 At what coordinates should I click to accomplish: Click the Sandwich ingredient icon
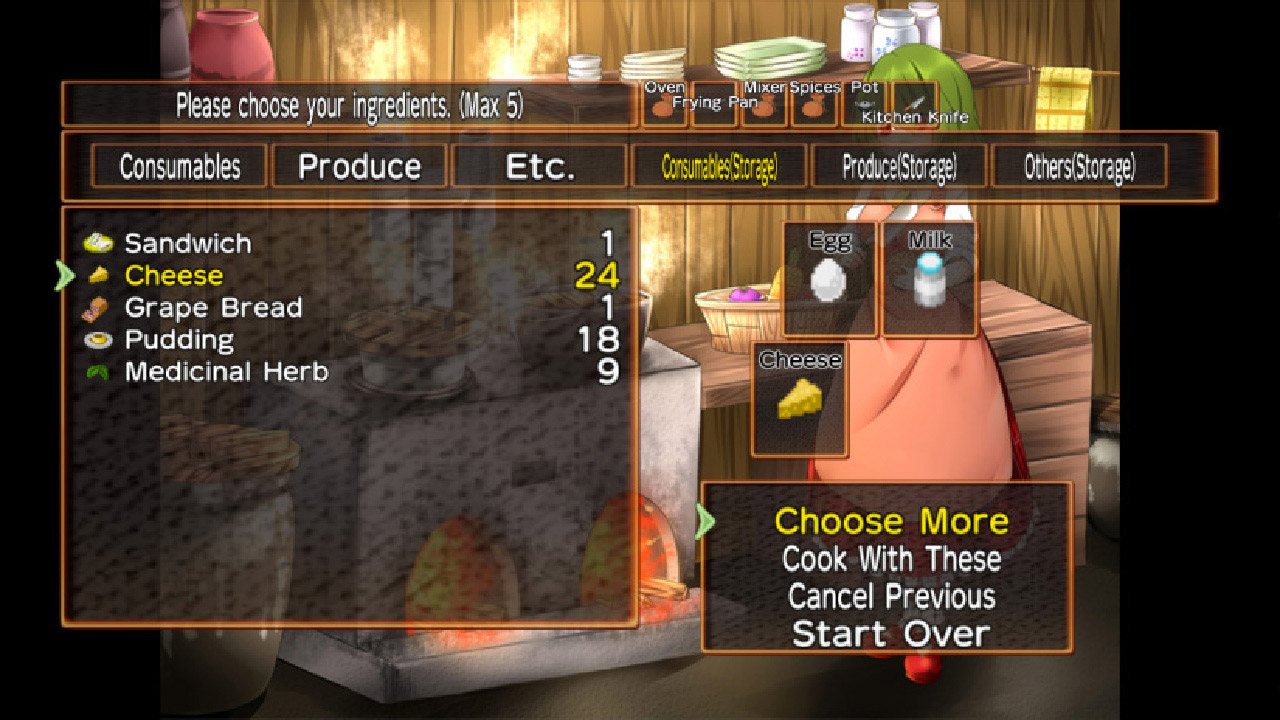click(100, 242)
